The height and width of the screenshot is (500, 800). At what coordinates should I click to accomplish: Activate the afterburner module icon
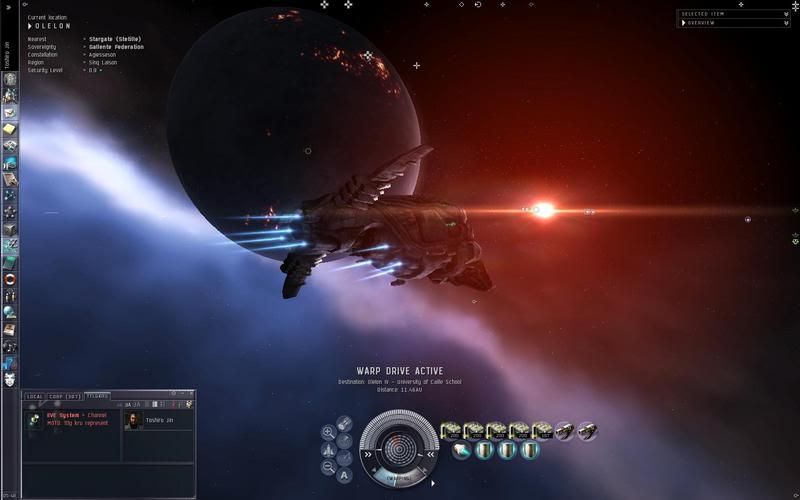point(462,451)
